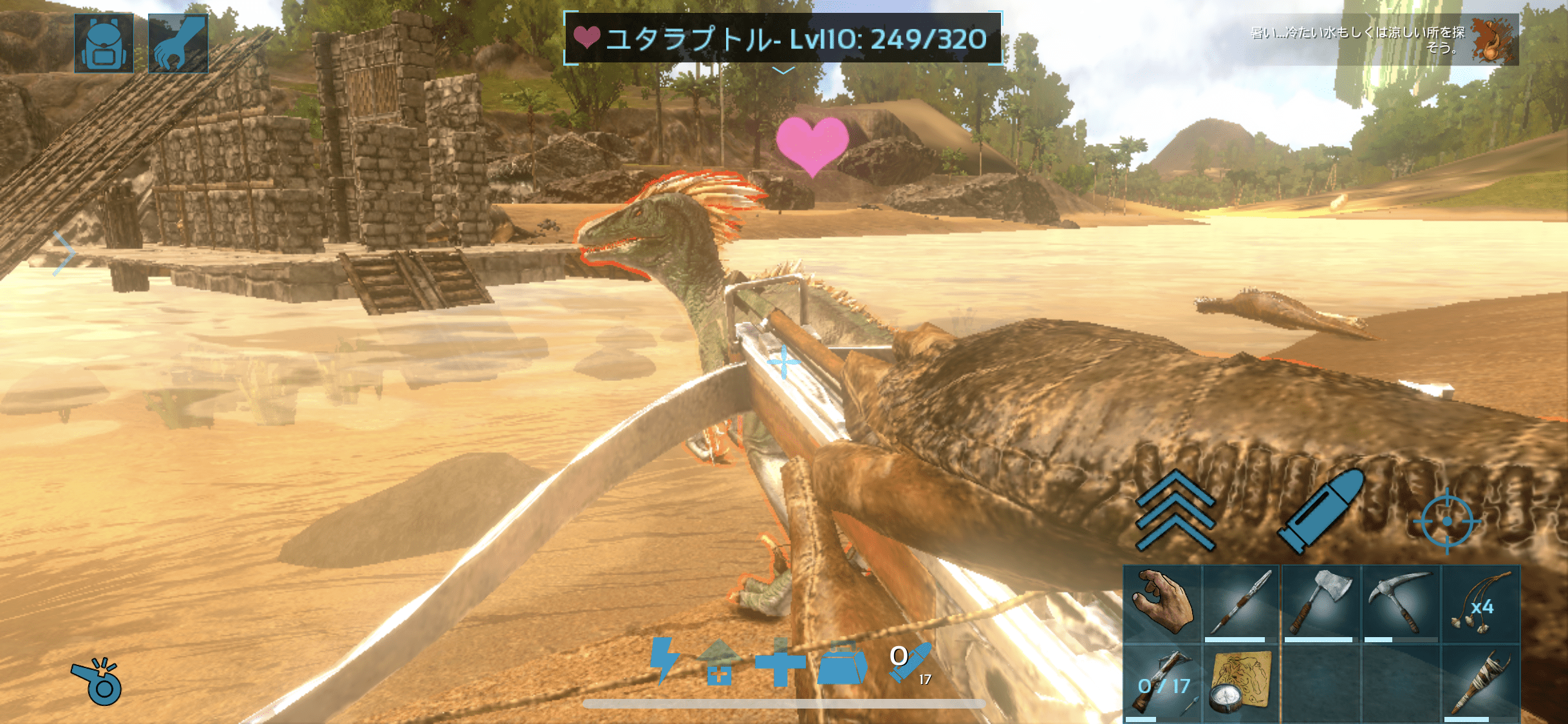
Task: Open the backpack inventory
Action: point(104,42)
